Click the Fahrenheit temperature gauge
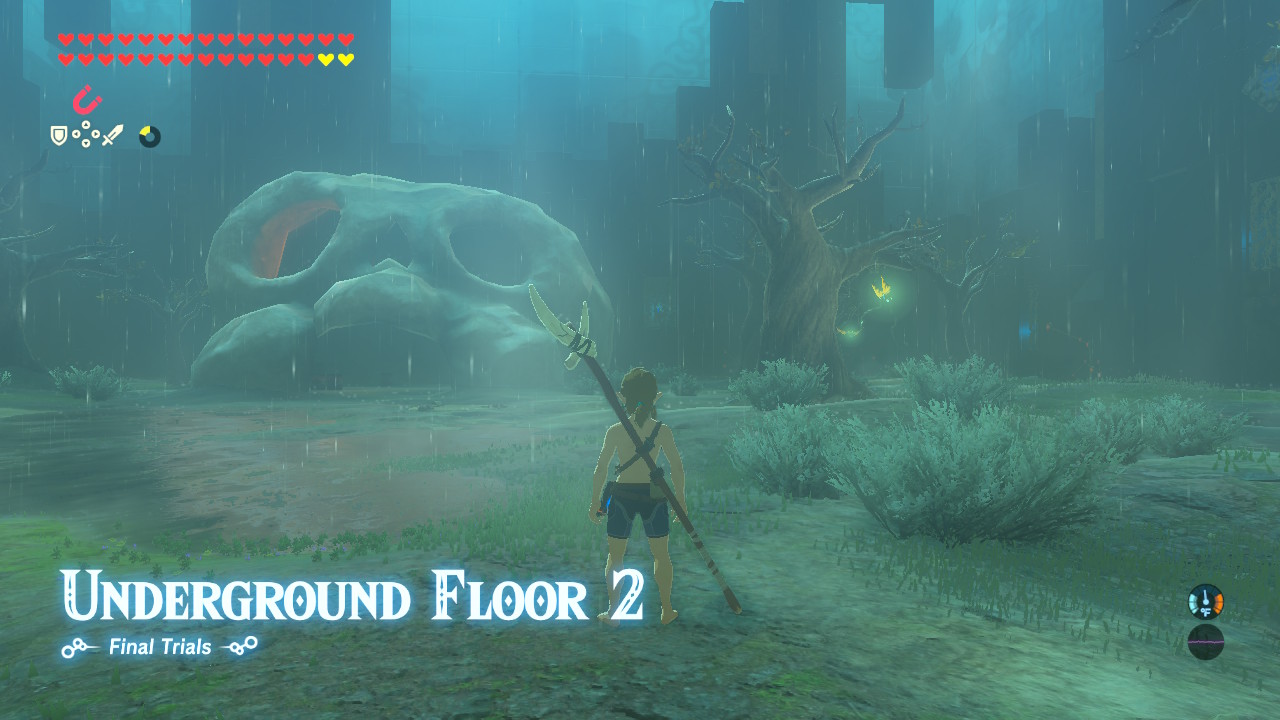 point(1206,602)
